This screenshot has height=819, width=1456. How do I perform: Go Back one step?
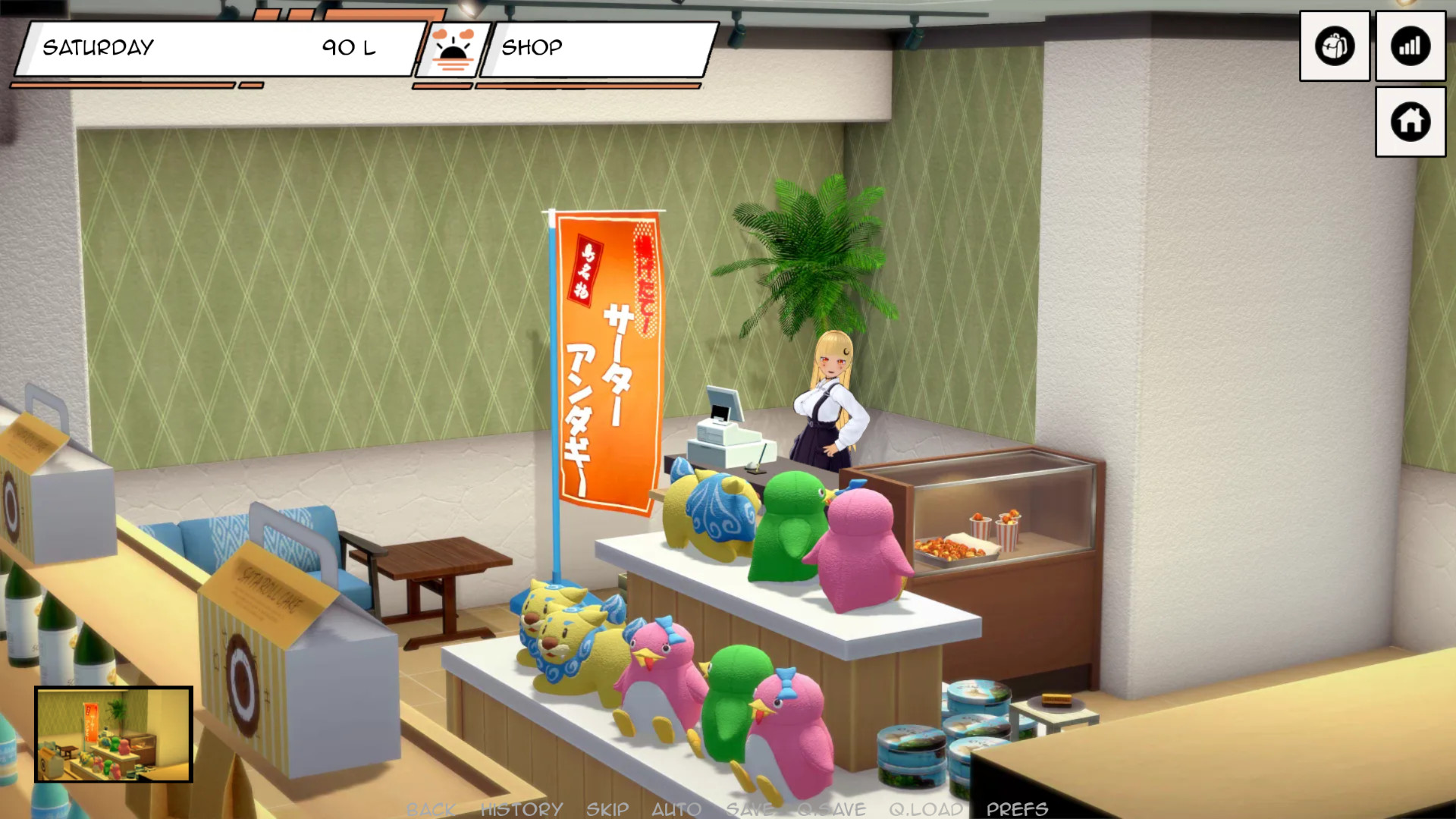[x=431, y=809]
